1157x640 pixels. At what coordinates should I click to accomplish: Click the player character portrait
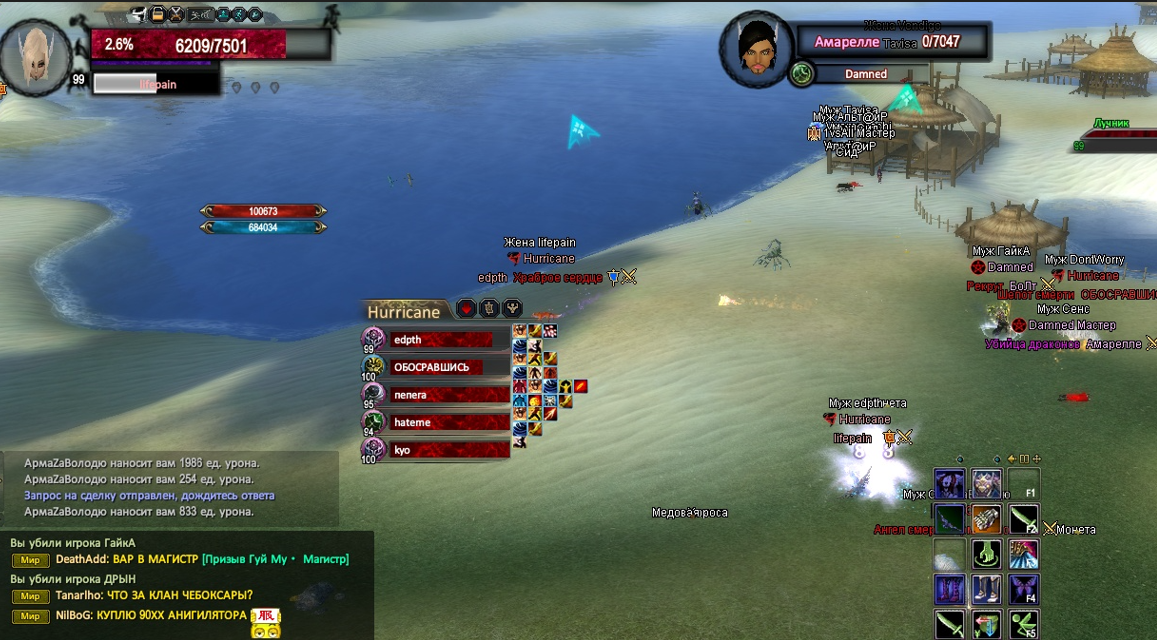[36, 56]
